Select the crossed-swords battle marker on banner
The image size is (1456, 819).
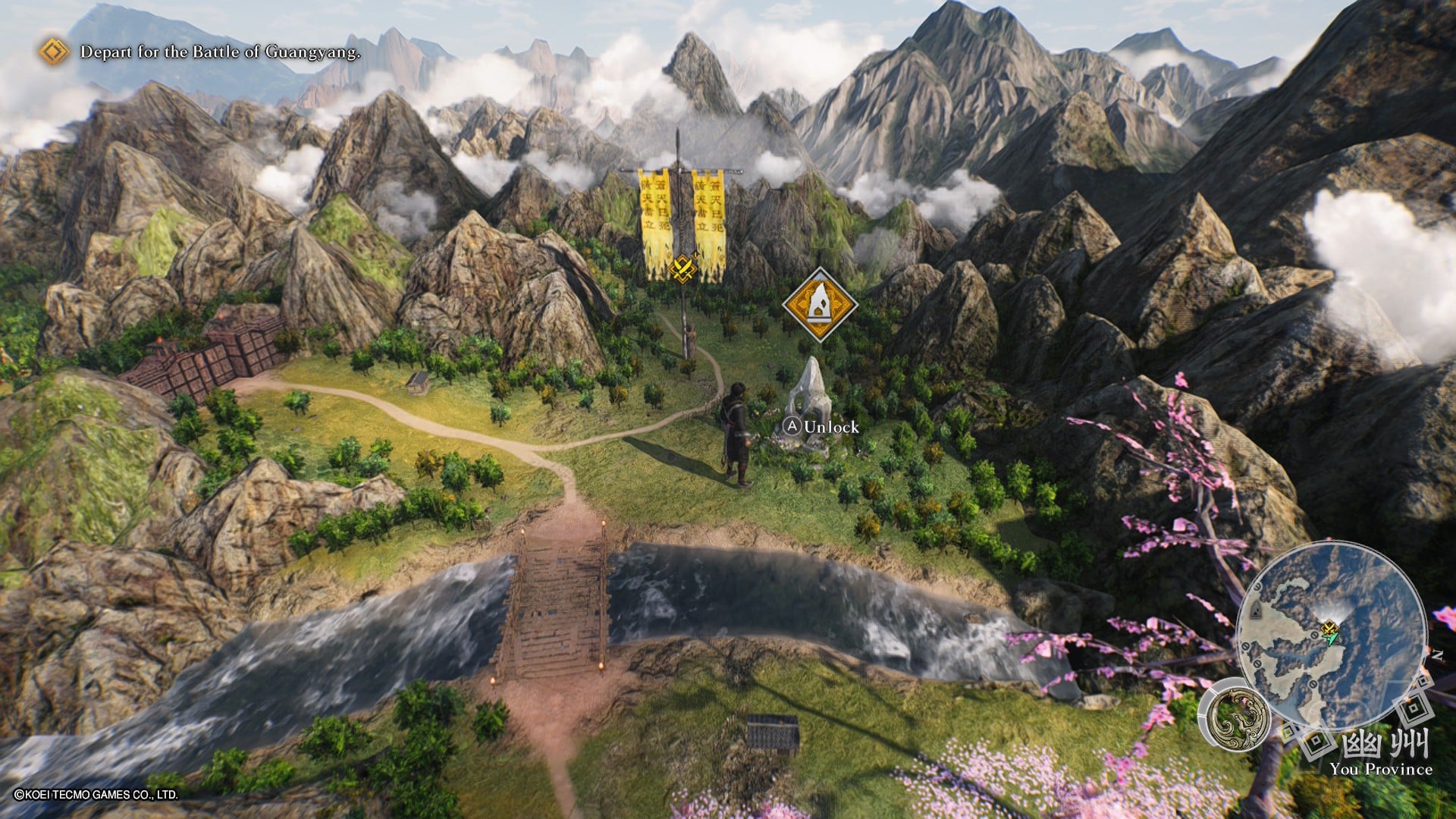click(x=682, y=267)
